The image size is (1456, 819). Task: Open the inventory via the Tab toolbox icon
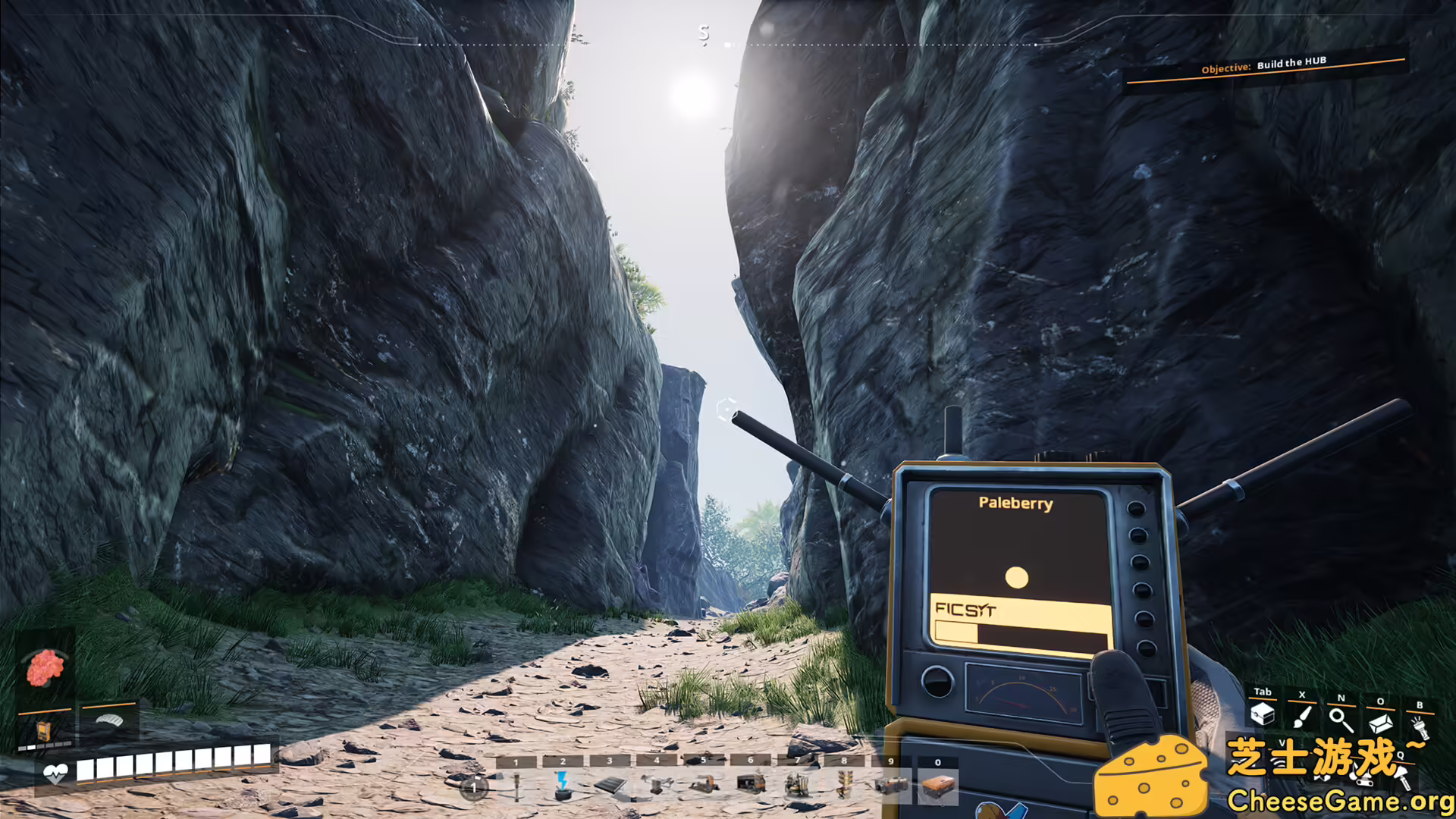point(1263,715)
